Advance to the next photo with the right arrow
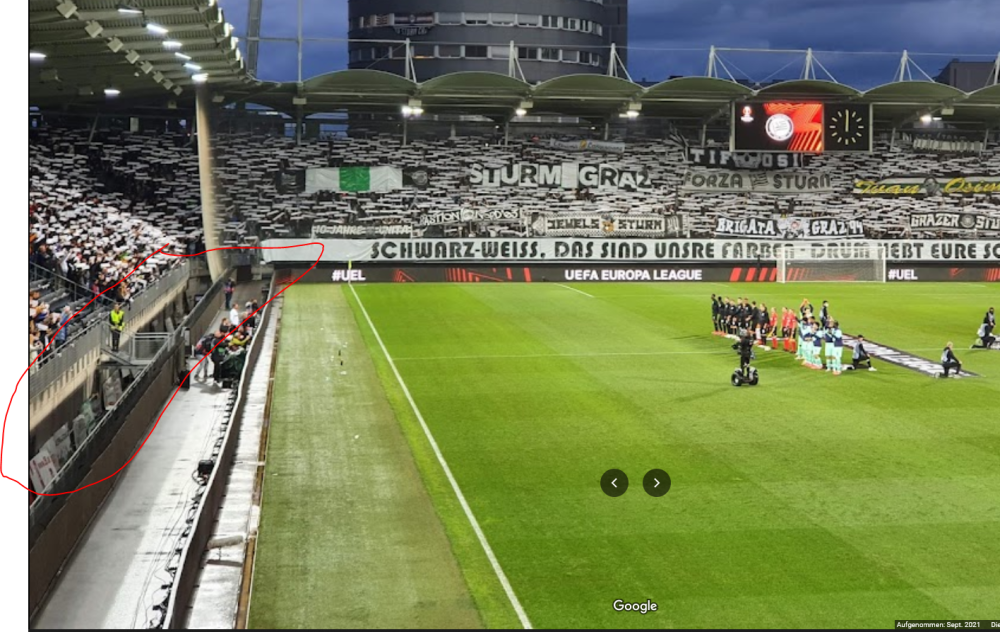Image resolution: width=1000 pixels, height=632 pixels. tap(656, 483)
